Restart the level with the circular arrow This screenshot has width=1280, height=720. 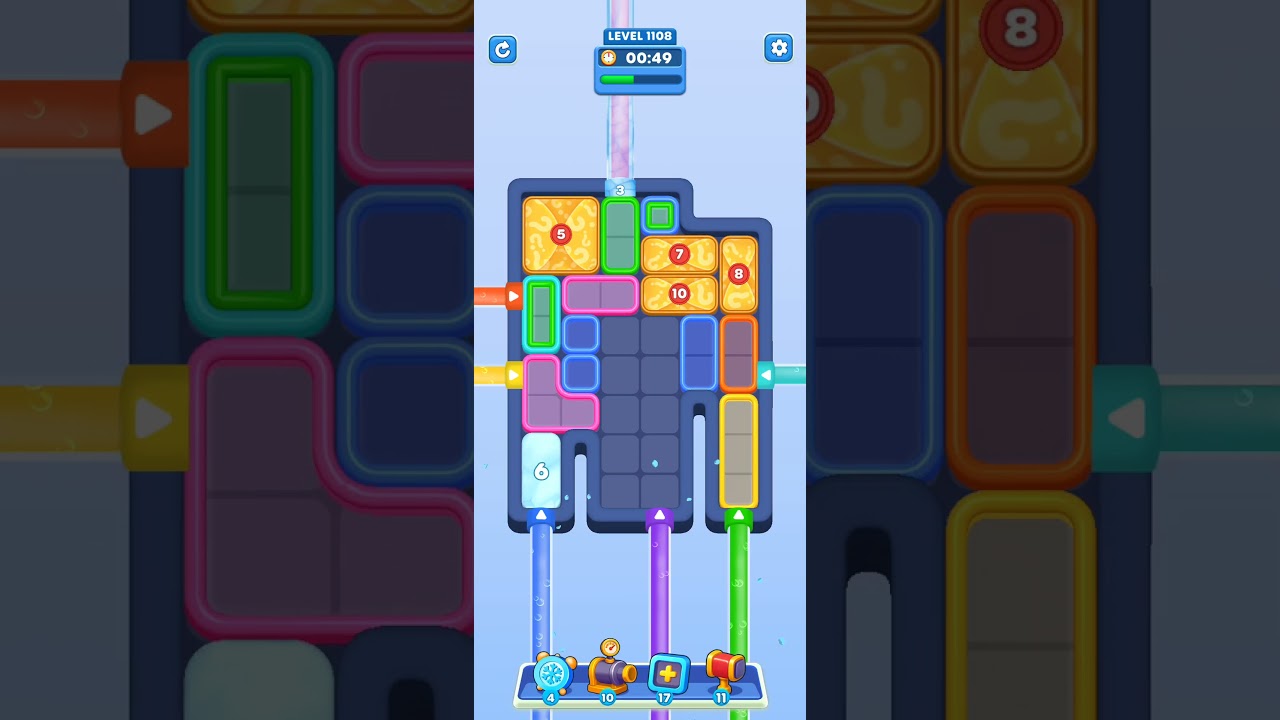(x=503, y=49)
